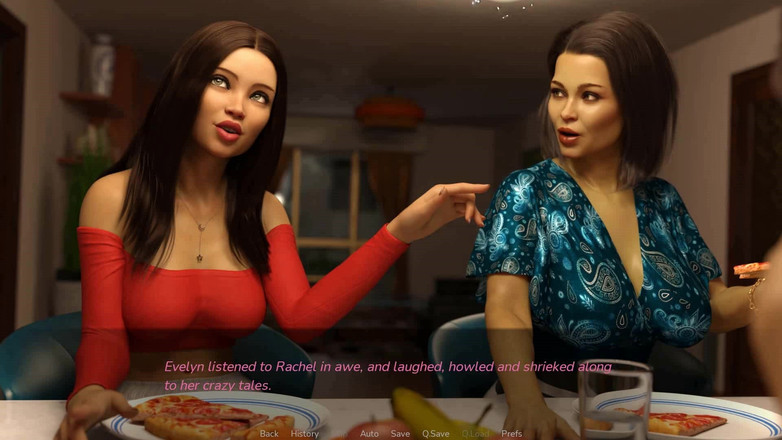This screenshot has height=440, width=782.
Task: Open the Prefs menu
Action: pyautogui.click(x=512, y=434)
